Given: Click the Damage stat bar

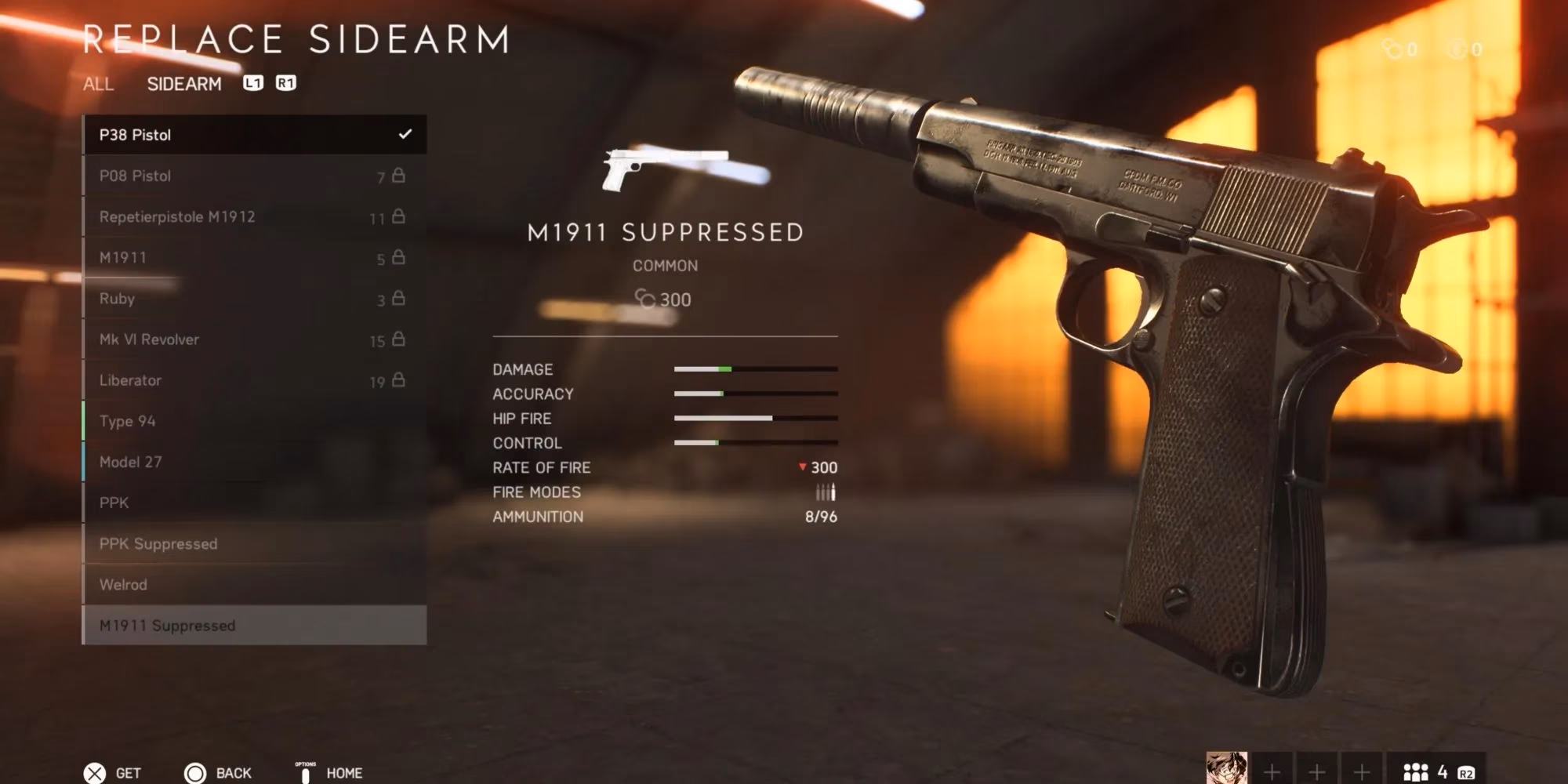Looking at the screenshot, I should click(x=757, y=369).
